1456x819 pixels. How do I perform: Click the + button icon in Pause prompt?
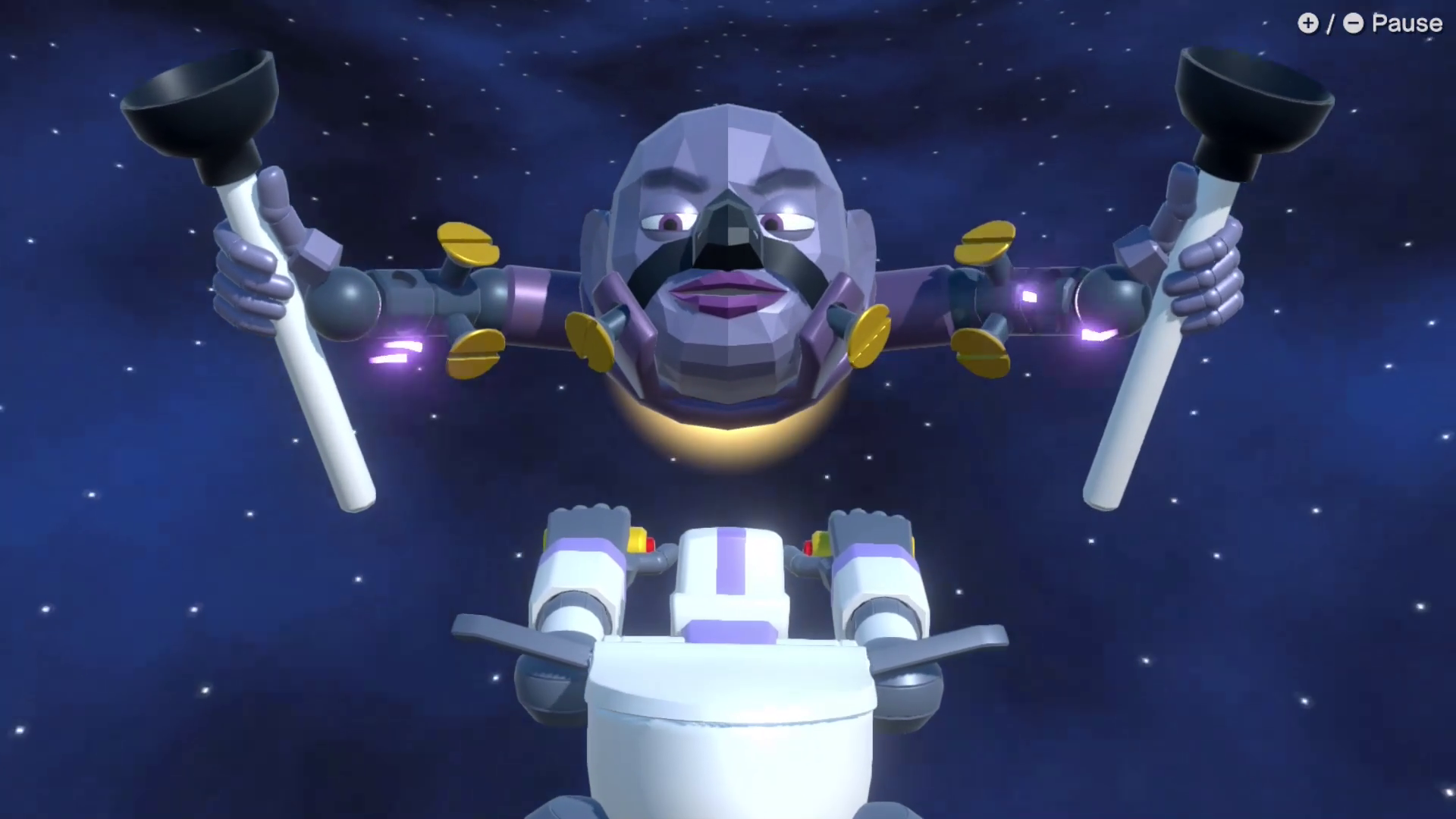click(1309, 24)
